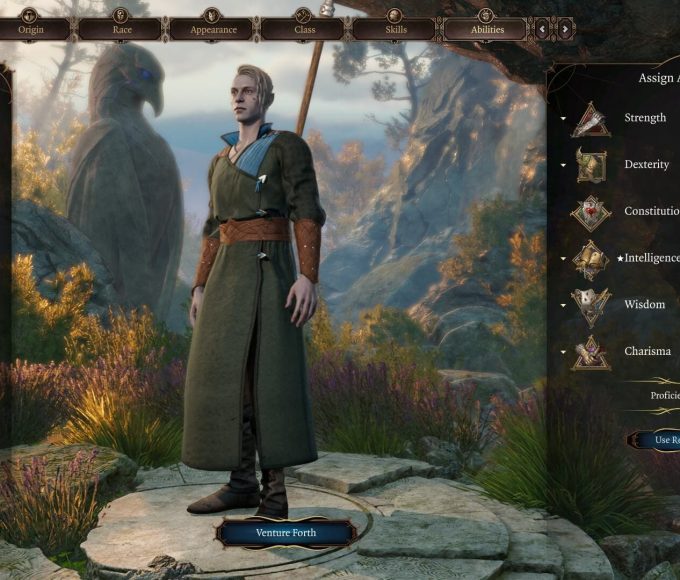Lower Dexterity using its small arrow
The width and height of the screenshot is (680, 580).
563,165
